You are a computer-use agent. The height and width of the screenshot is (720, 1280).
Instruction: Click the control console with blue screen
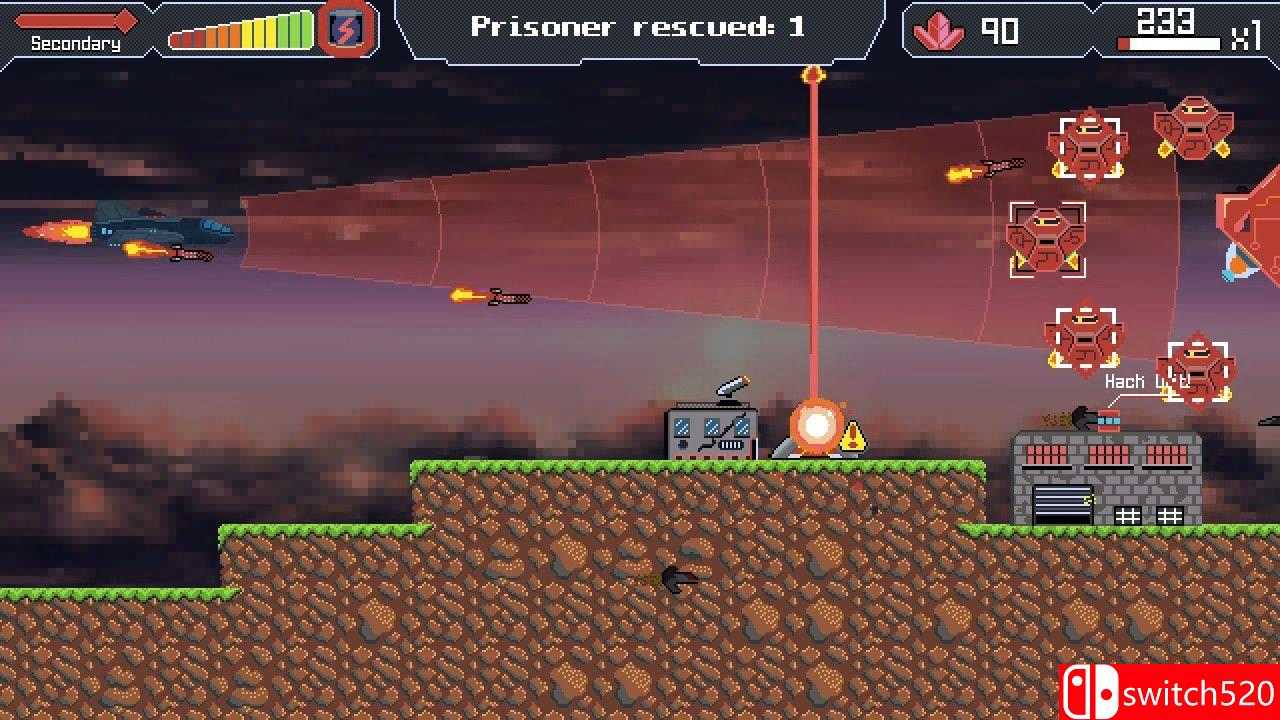click(710, 432)
